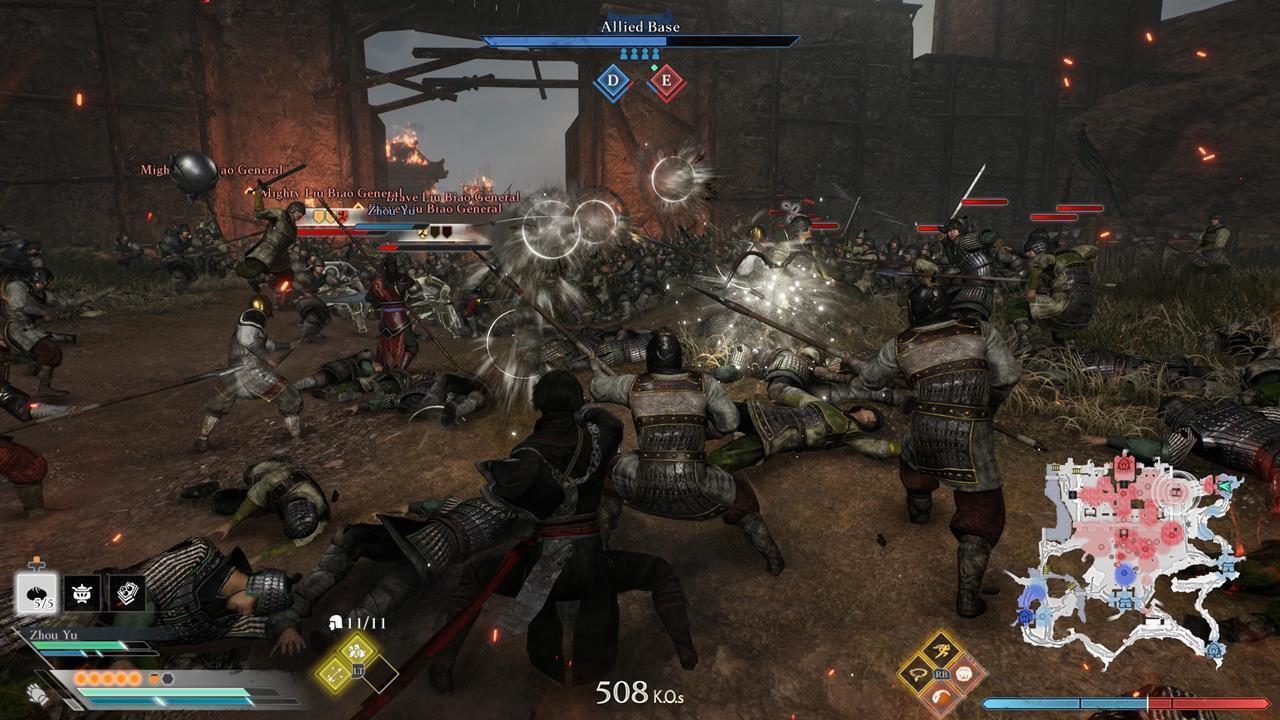Click the LT button prompt icon
This screenshot has width=1280, height=720.
coord(358,670)
